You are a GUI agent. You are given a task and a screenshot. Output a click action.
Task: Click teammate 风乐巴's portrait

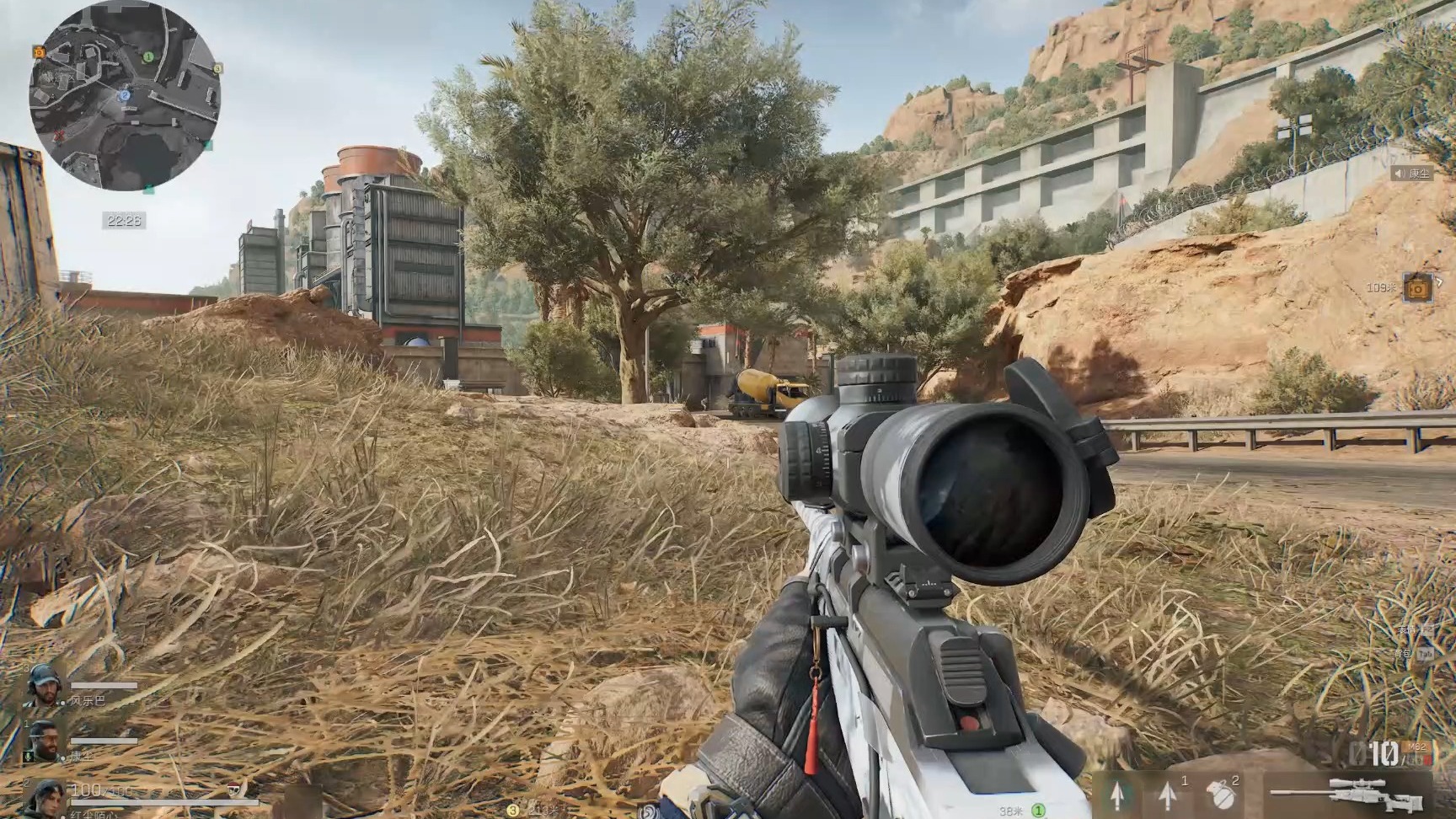tap(44, 686)
